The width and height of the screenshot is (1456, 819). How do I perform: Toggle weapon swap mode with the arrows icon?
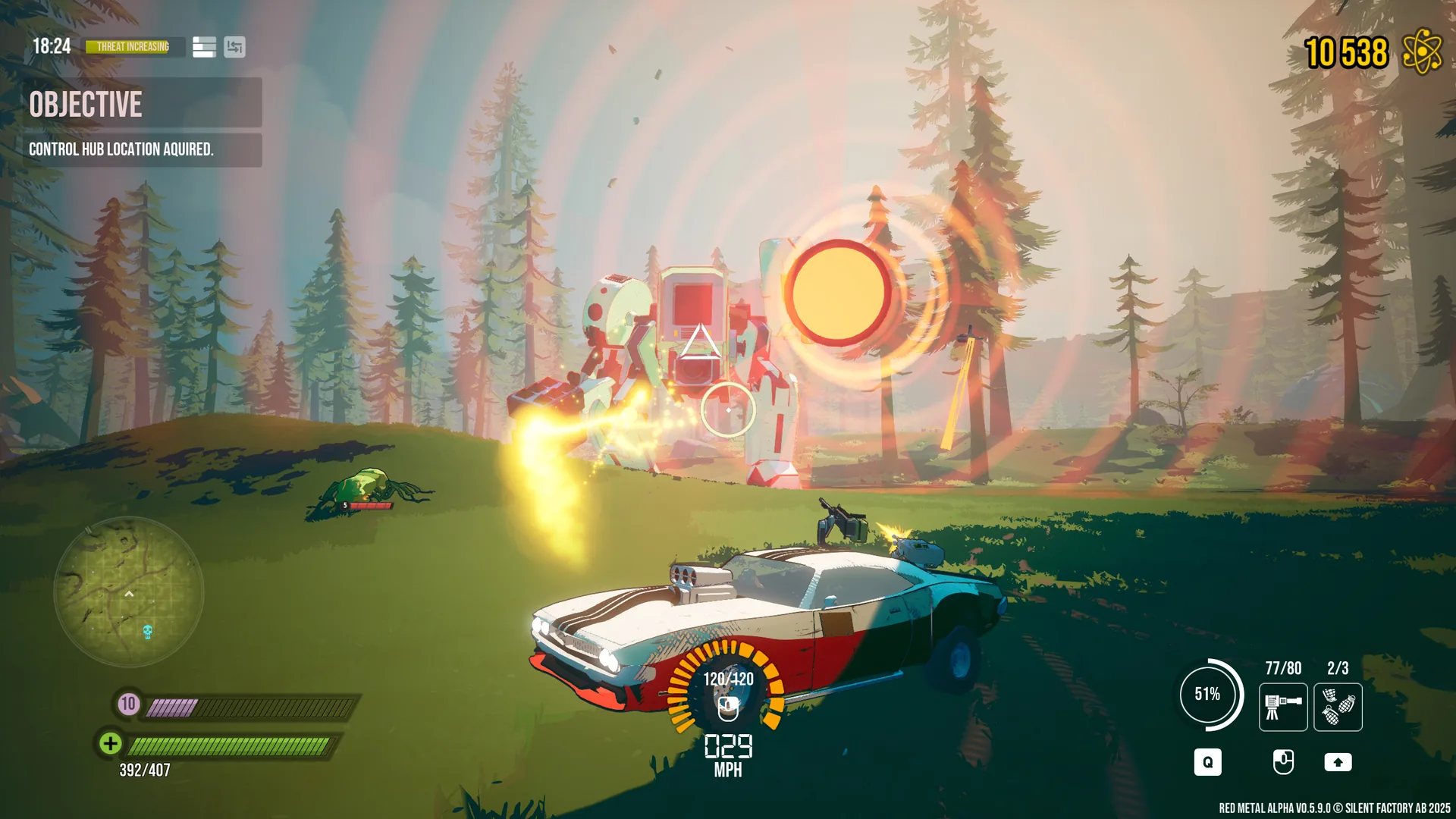pyautogui.click(x=235, y=47)
